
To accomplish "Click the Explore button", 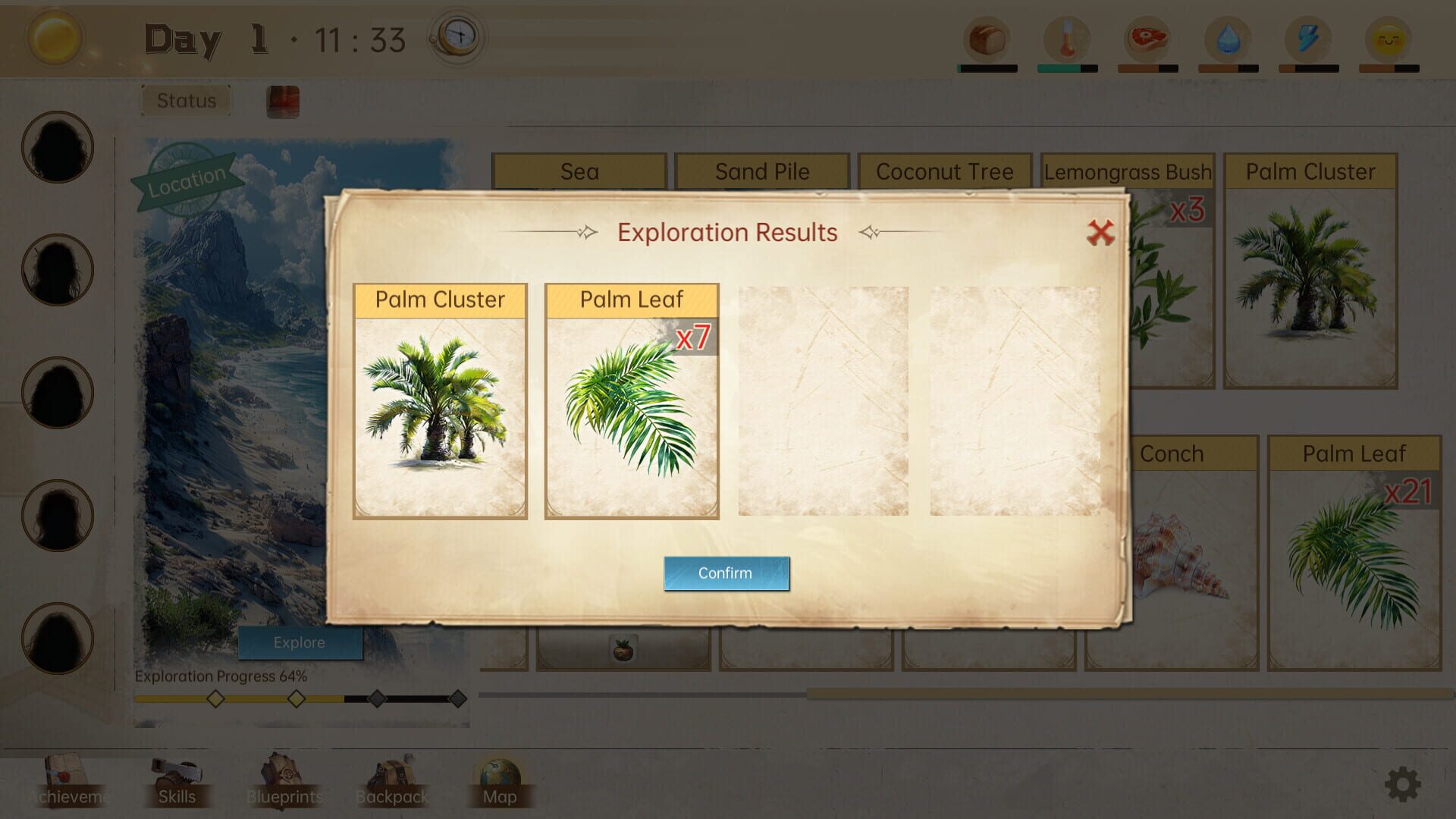I will point(300,642).
